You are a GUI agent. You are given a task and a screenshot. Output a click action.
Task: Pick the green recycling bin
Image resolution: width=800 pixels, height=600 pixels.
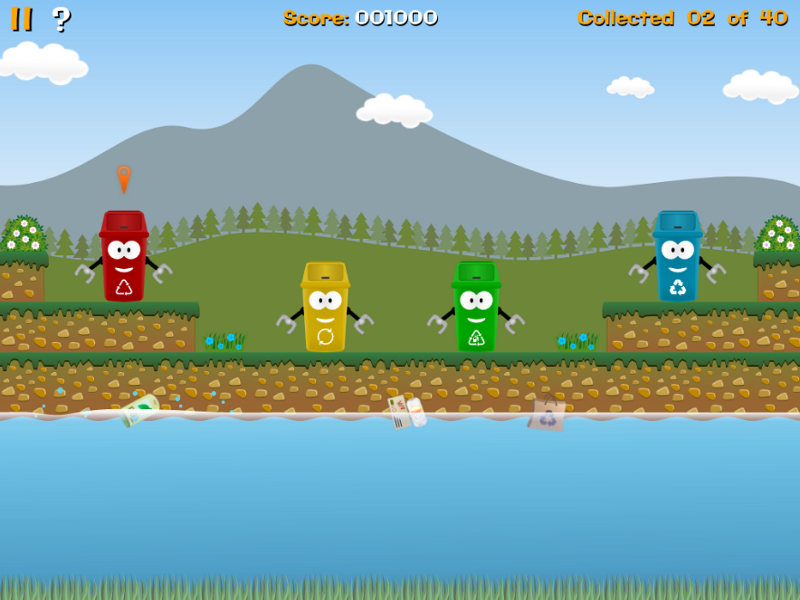[x=476, y=307]
